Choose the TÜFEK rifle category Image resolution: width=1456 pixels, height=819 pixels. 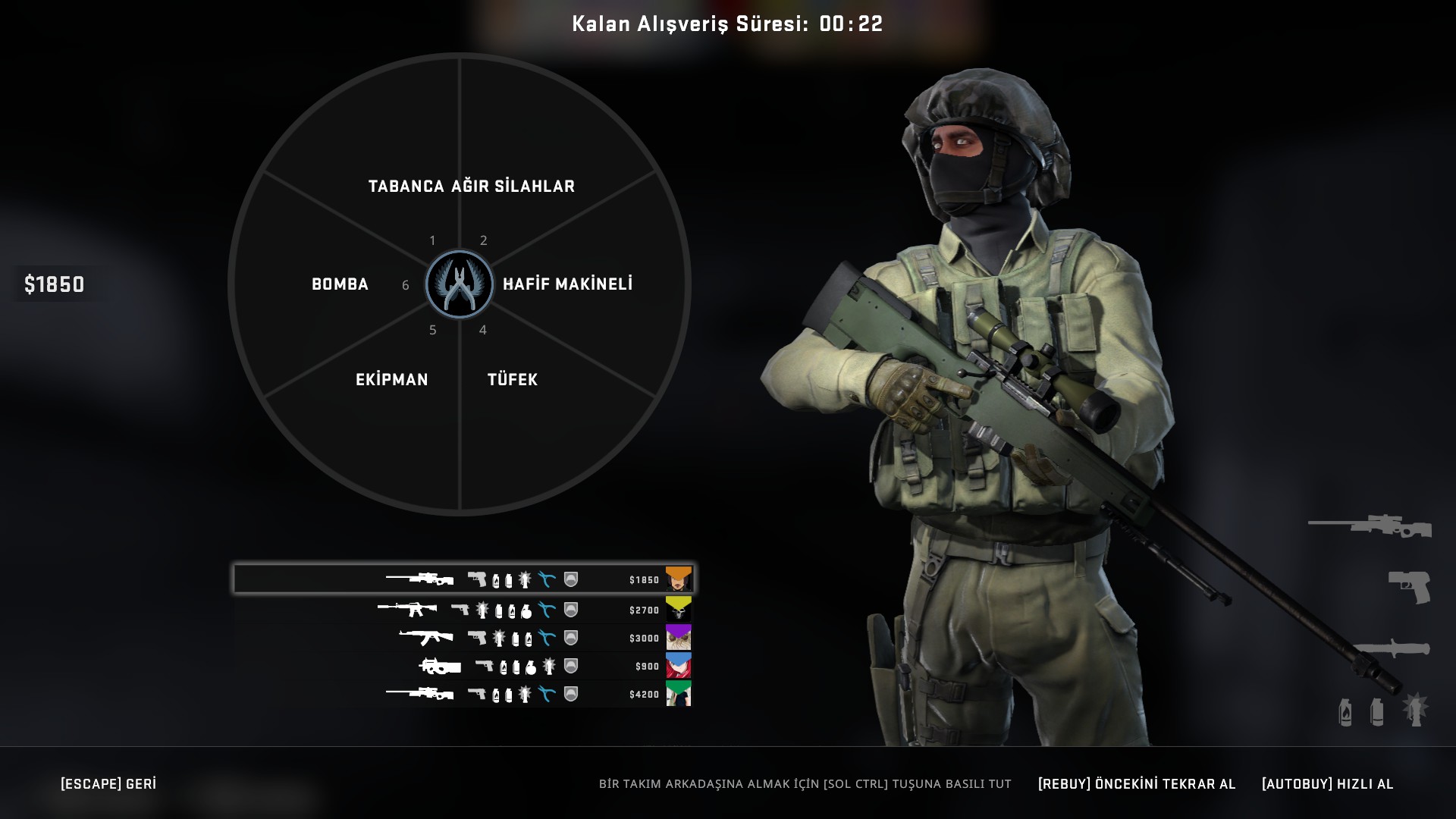pos(513,380)
